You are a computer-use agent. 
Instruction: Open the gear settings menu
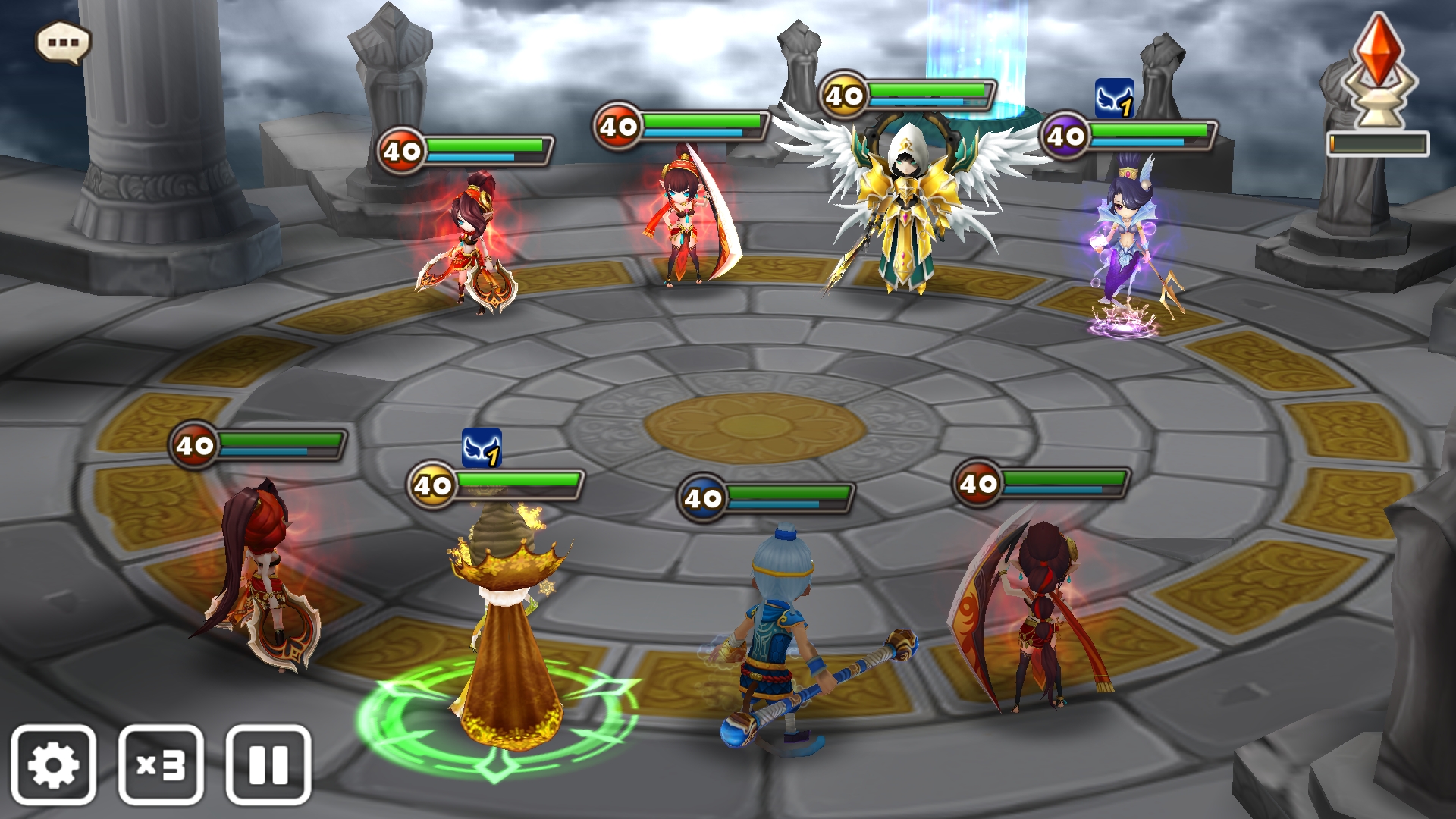tap(53, 764)
